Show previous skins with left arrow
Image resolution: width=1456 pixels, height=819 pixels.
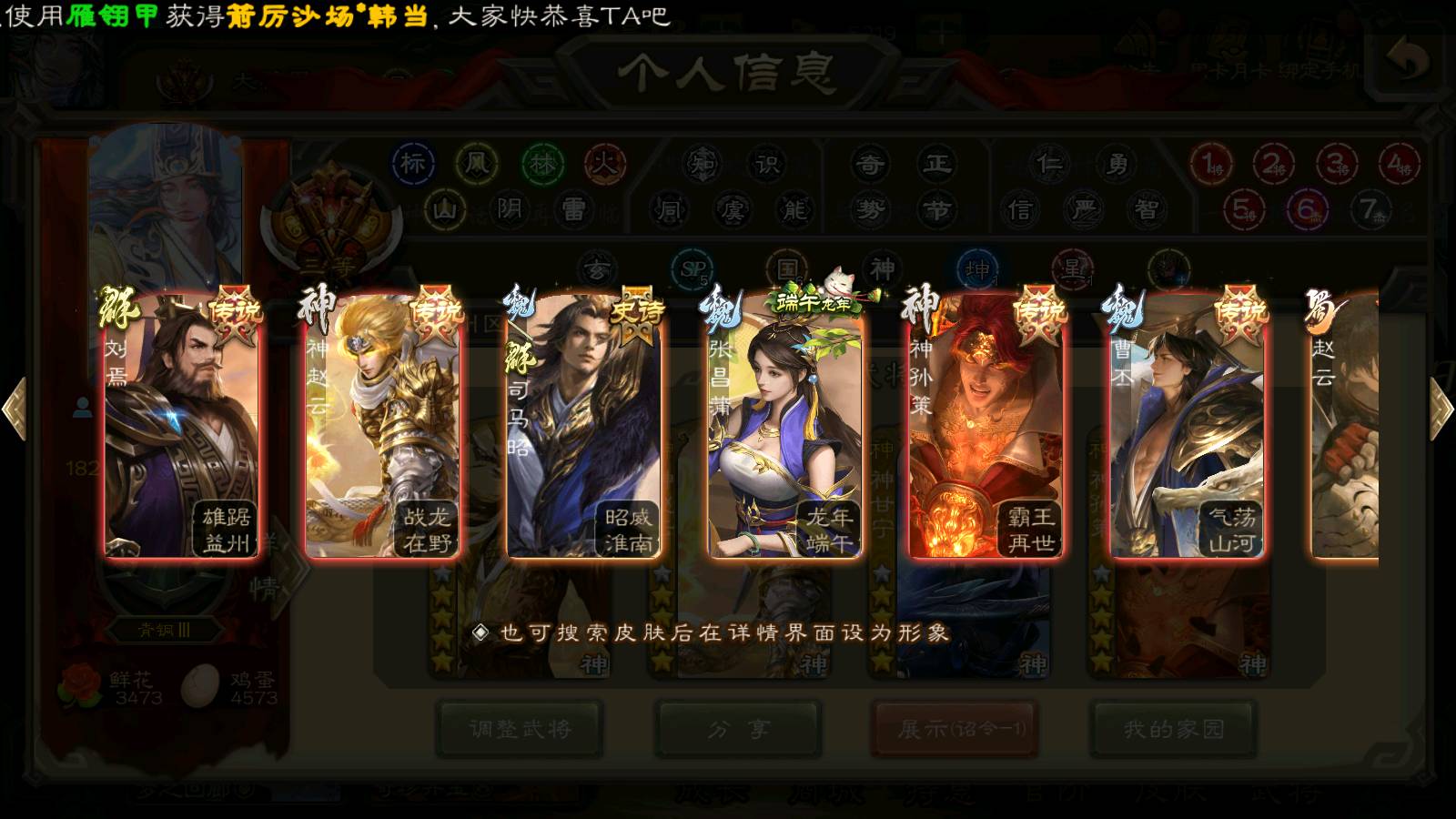[x=15, y=409]
